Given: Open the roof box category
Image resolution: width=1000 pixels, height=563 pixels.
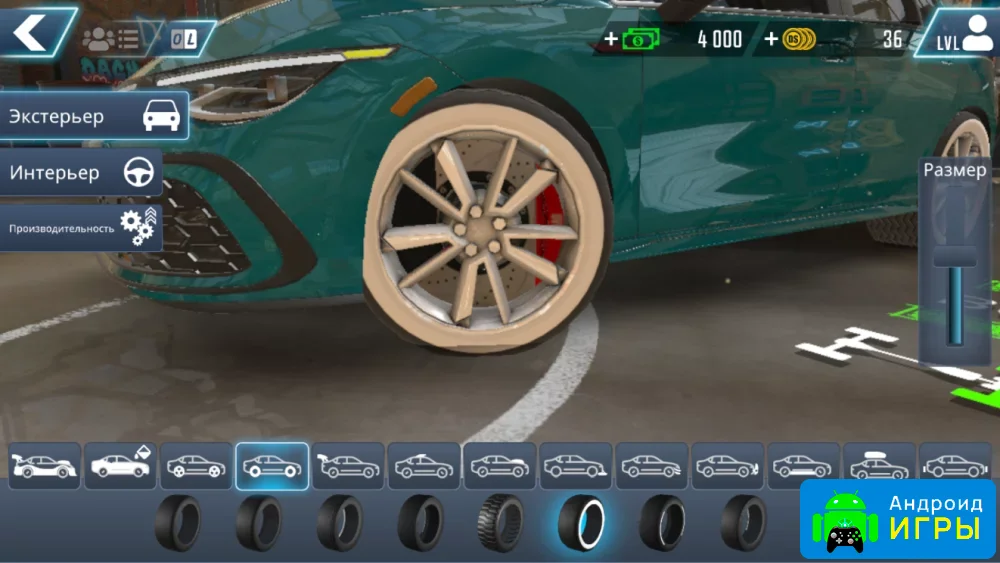Looking at the screenshot, I should tap(879, 466).
